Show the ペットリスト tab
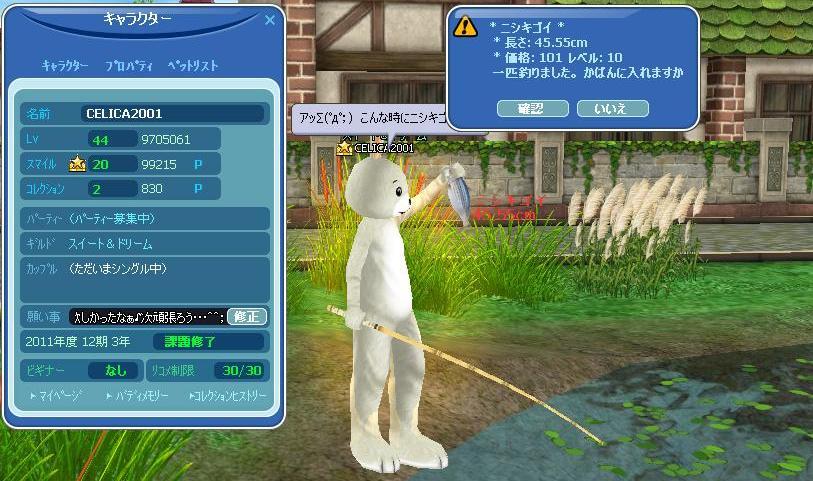Viewport: 813px width, 481px height. (x=193, y=66)
